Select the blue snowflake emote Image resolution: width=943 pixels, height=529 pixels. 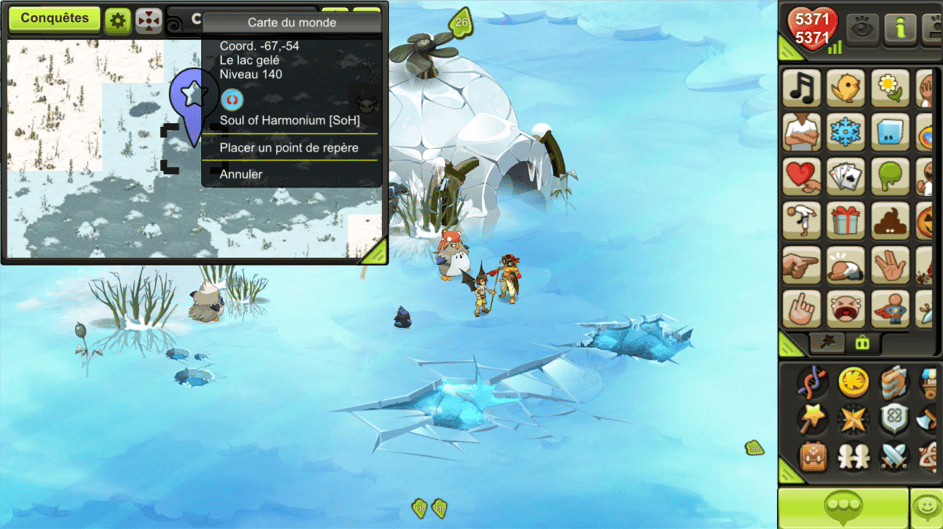[845, 132]
